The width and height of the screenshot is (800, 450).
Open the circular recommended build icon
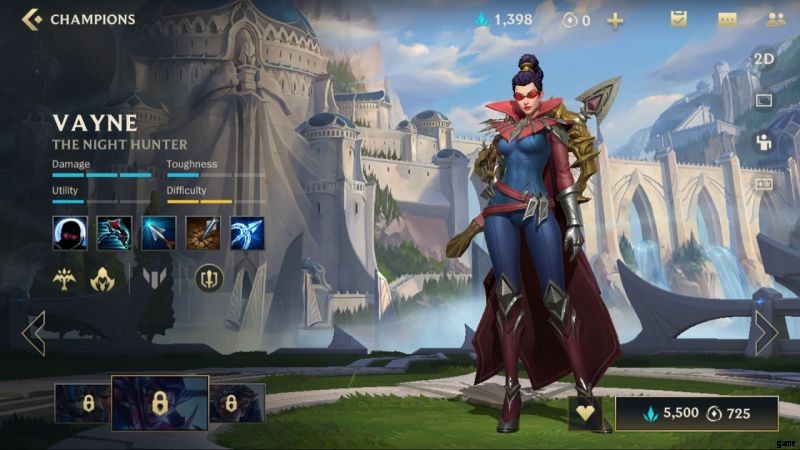[x=209, y=277]
